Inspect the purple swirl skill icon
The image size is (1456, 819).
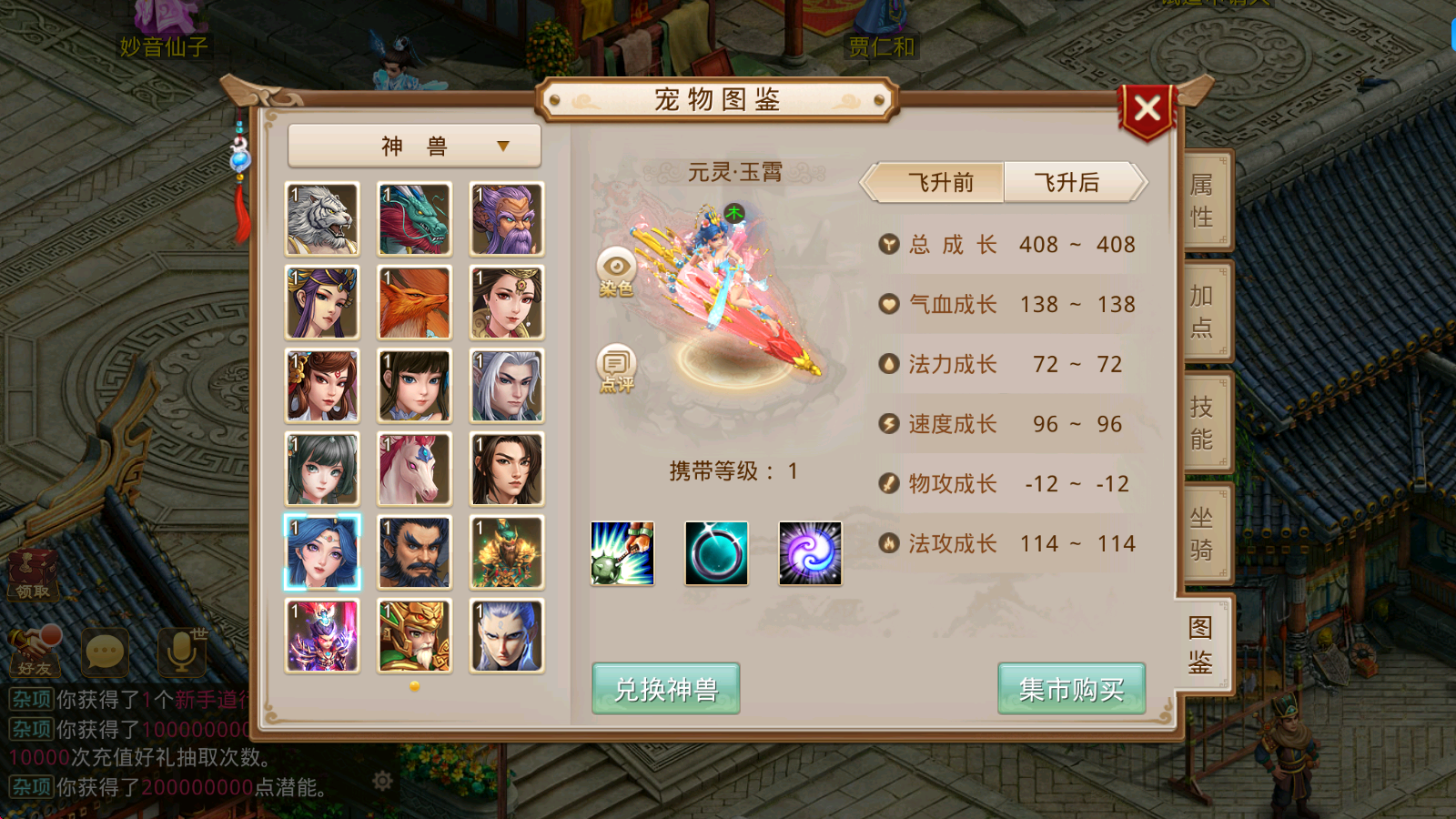click(x=810, y=554)
